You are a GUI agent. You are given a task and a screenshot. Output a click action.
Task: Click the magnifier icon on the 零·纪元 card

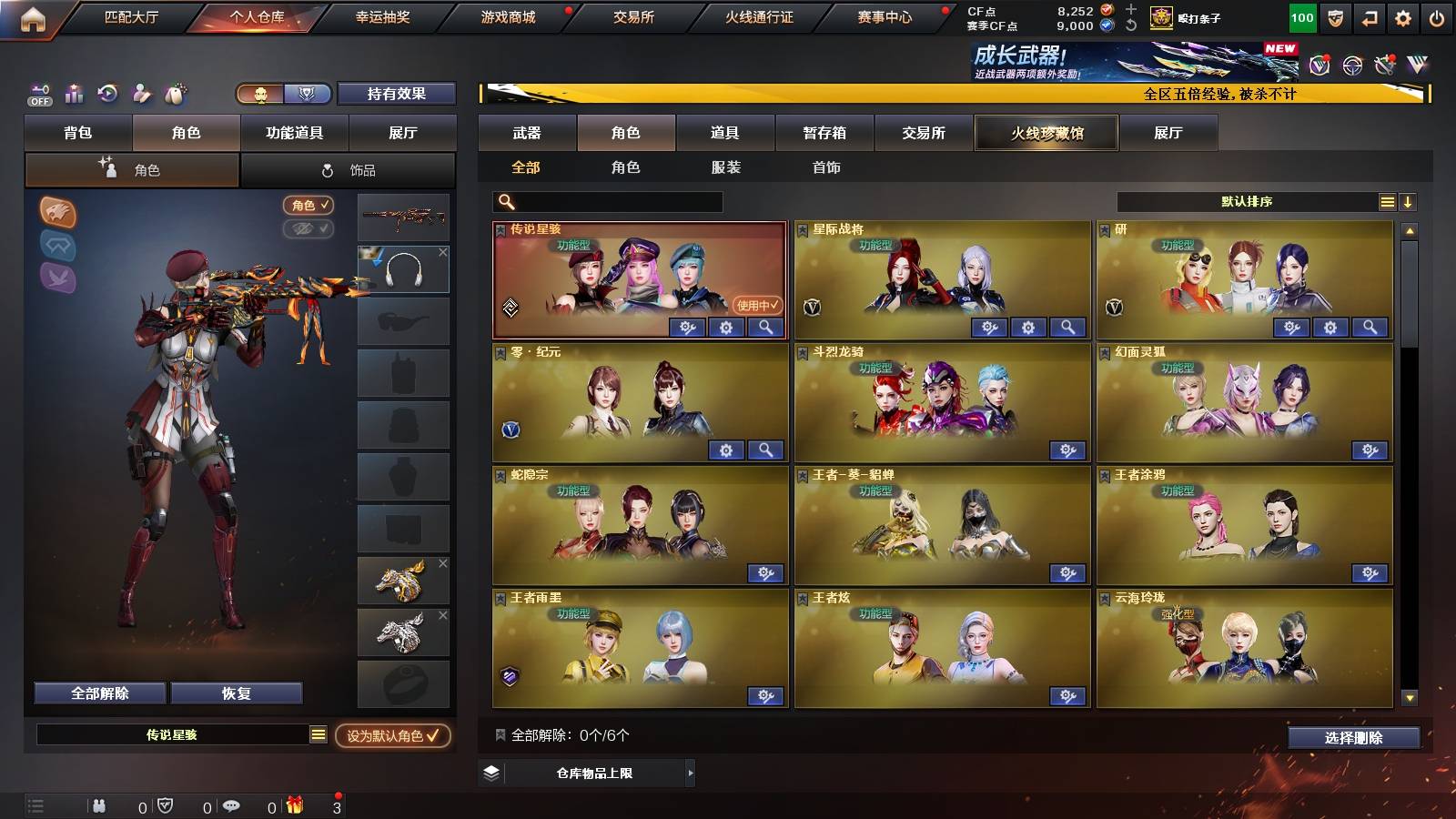(x=765, y=450)
